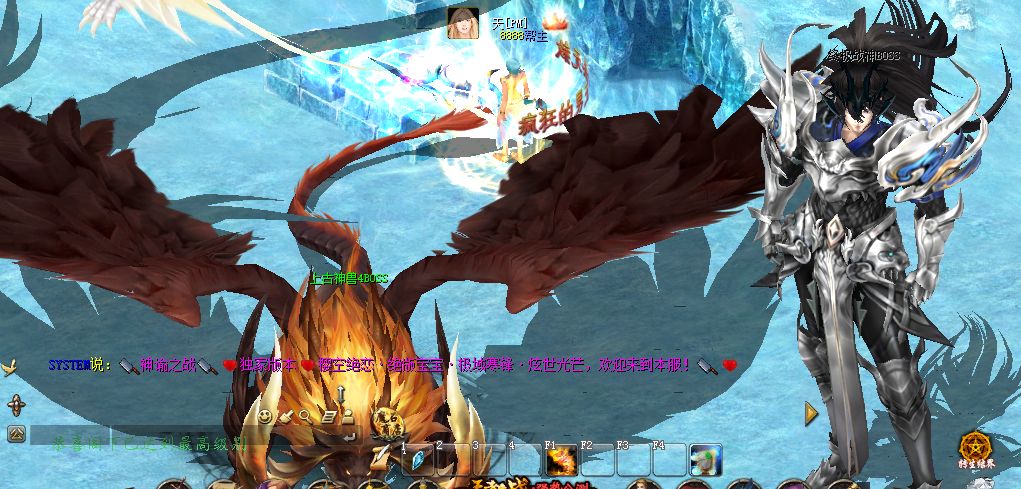This screenshot has width=1021, height=489.
Task: Send chat with the enter arrow button
Action: (x=348, y=436)
